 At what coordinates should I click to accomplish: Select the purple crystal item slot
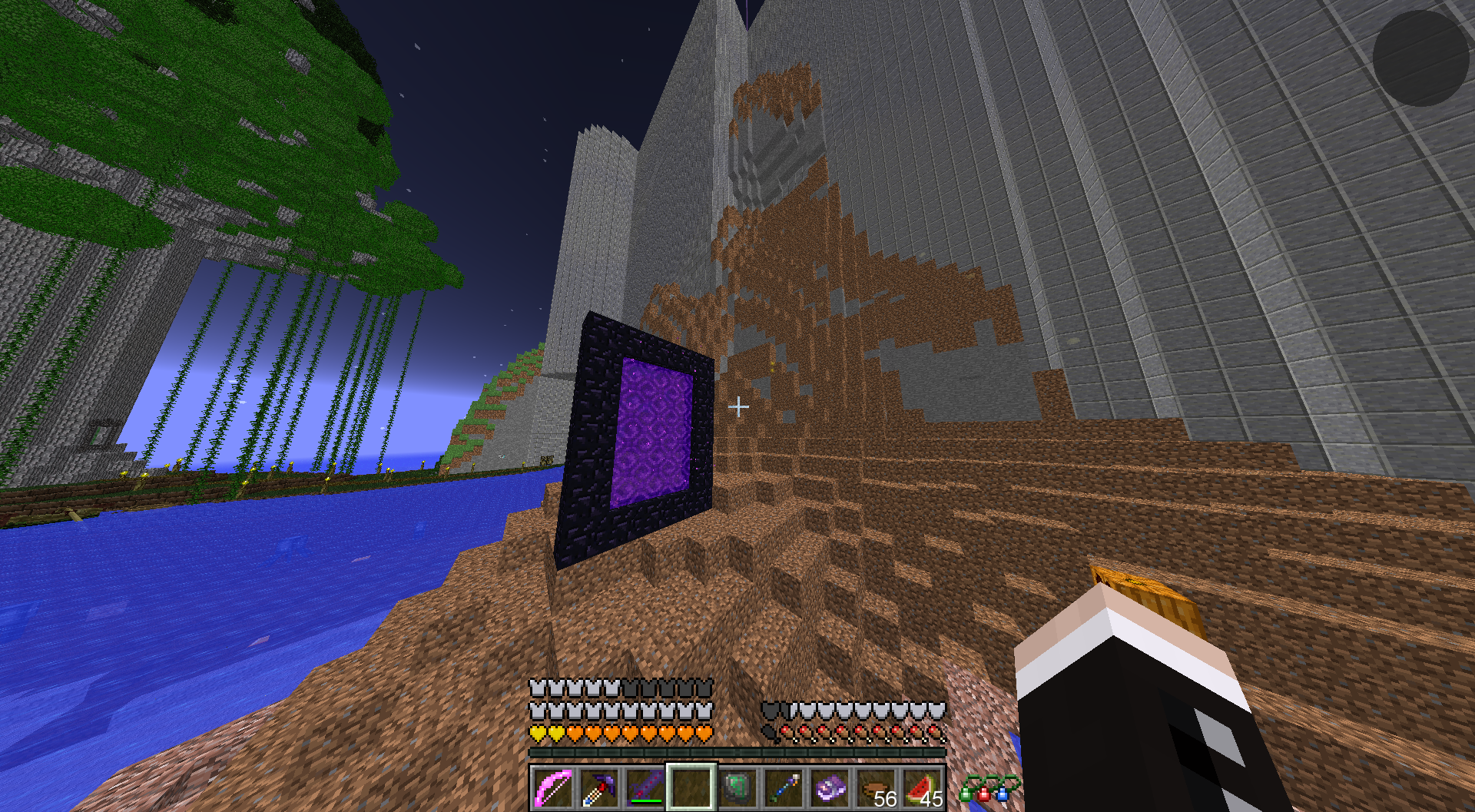pyautogui.click(x=830, y=788)
